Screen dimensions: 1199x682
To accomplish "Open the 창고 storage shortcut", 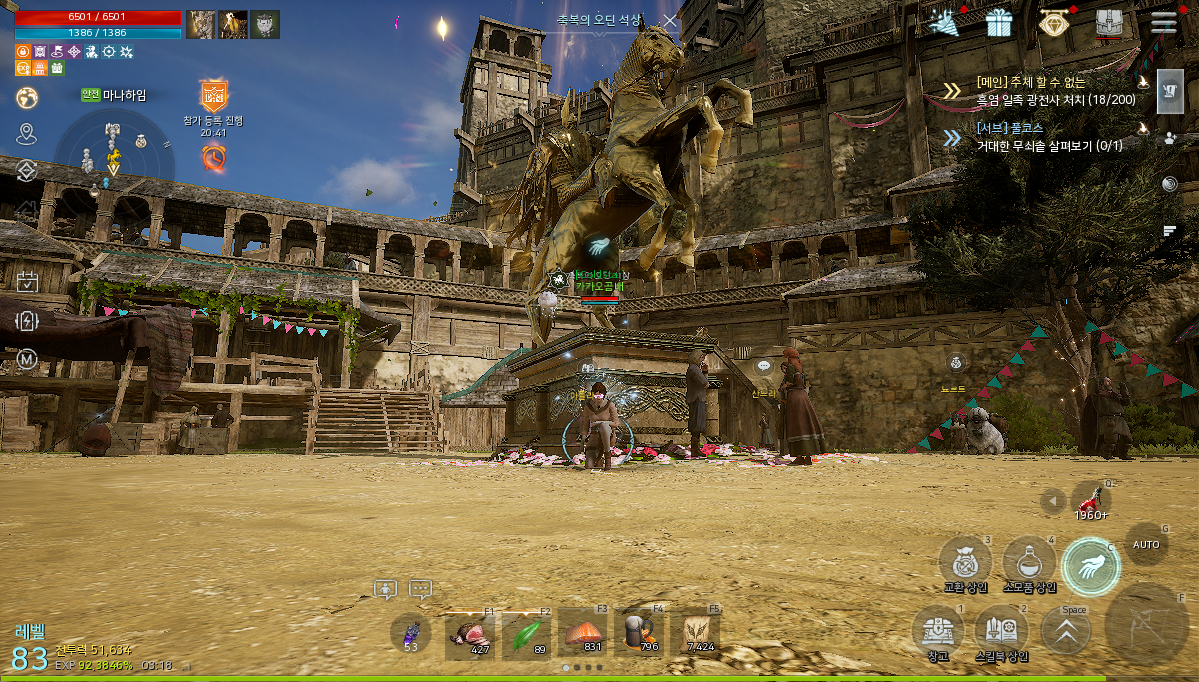I will (938, 630).
